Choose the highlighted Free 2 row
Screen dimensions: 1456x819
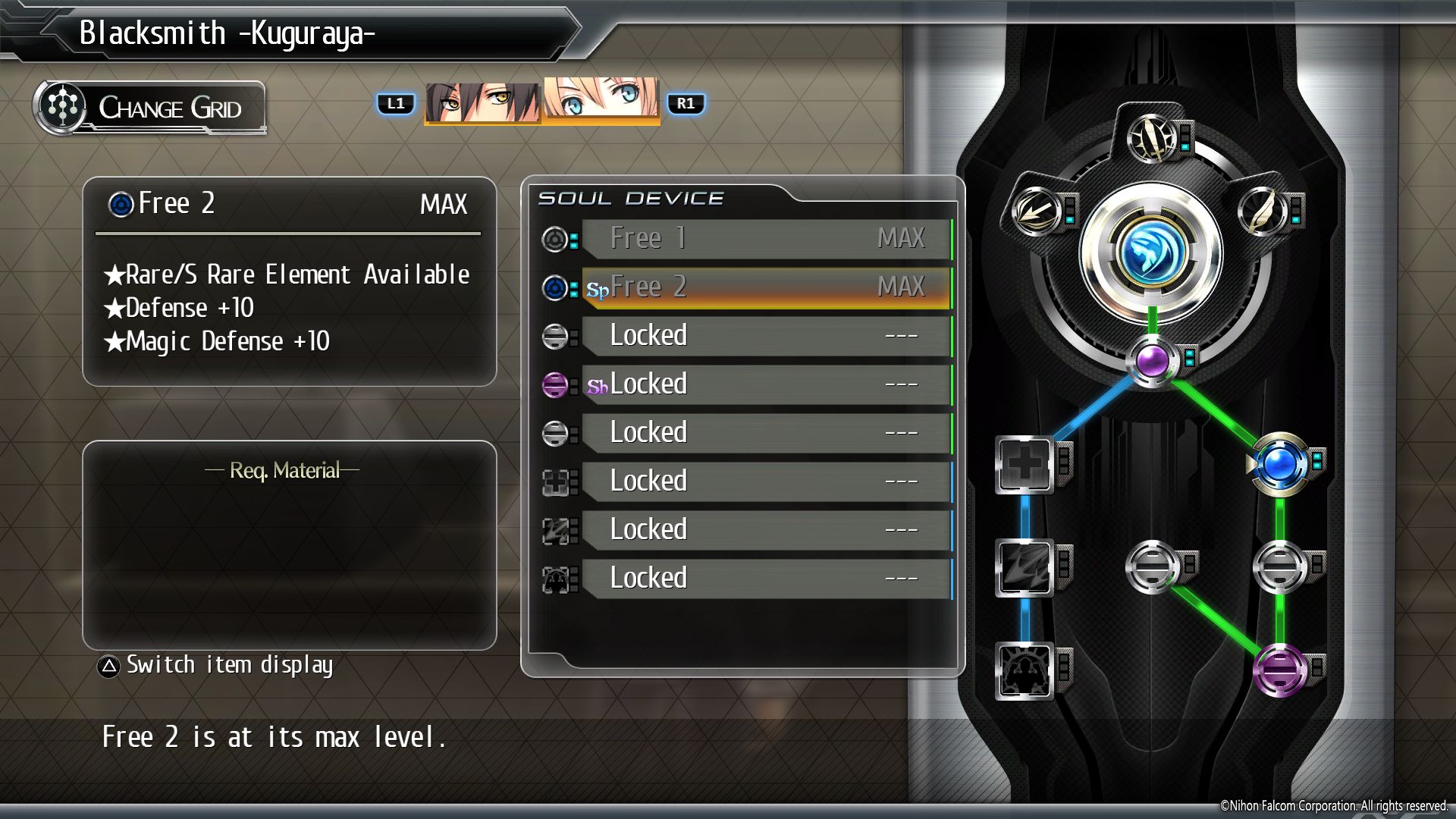coord(766,287)
